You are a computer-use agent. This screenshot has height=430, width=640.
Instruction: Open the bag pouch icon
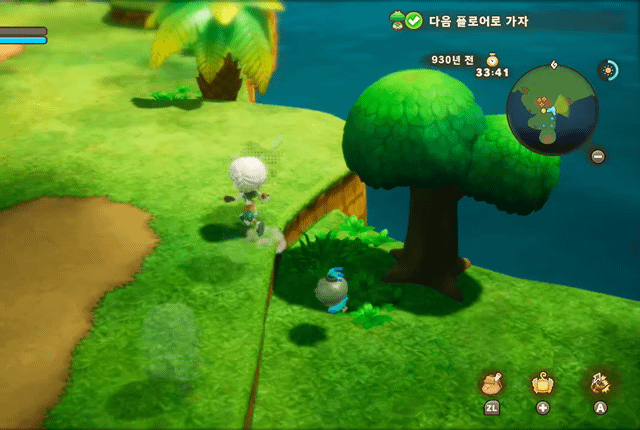(x=492, y=384)
